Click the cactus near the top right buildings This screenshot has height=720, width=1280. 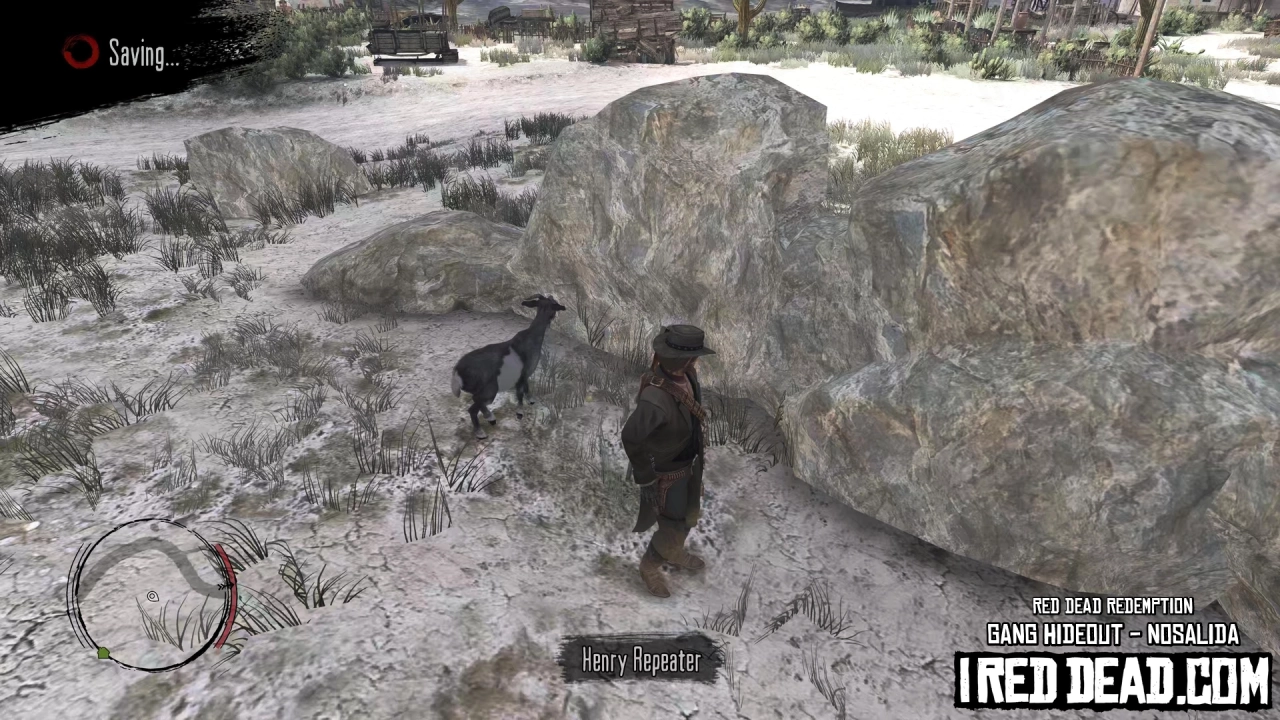(748, 18)
